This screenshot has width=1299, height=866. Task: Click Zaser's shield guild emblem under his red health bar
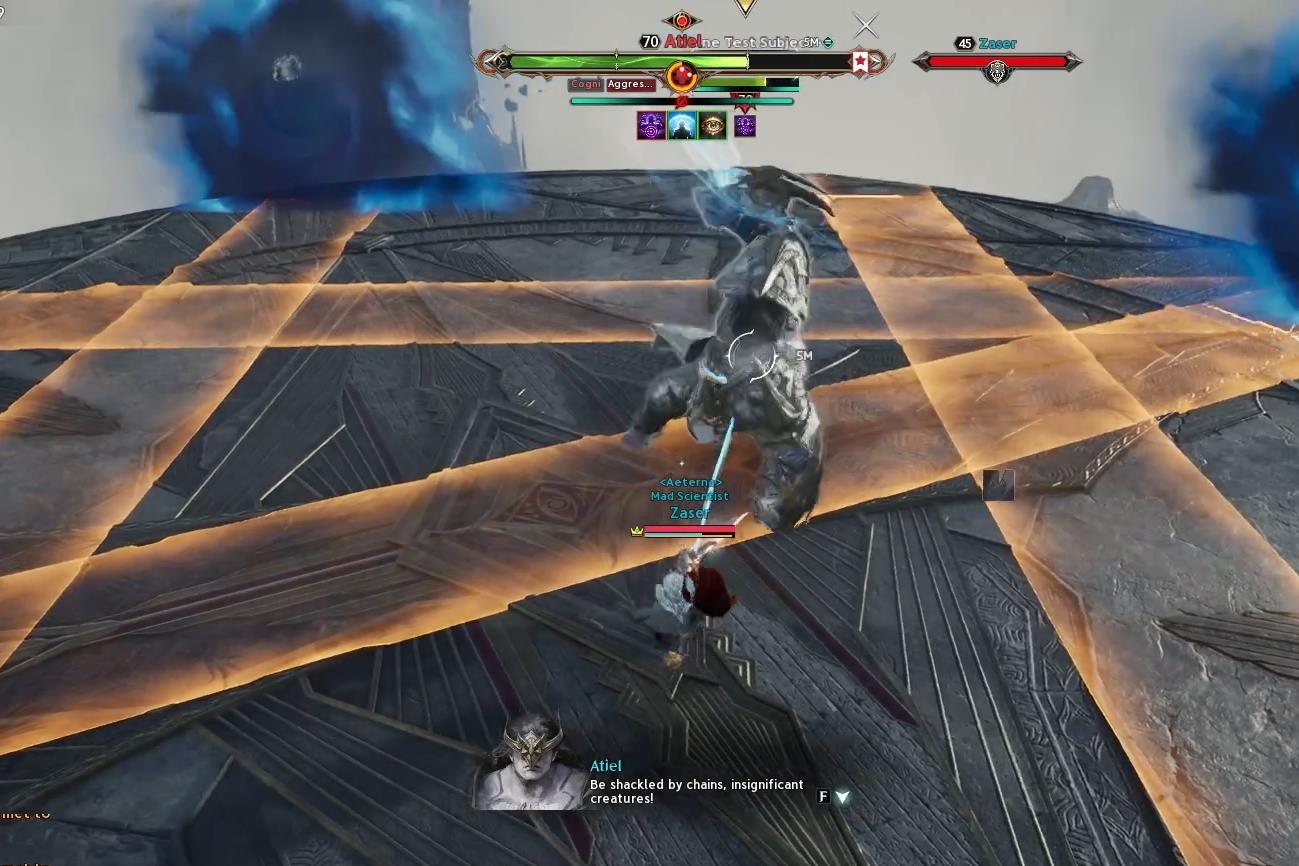pos(996,72)
